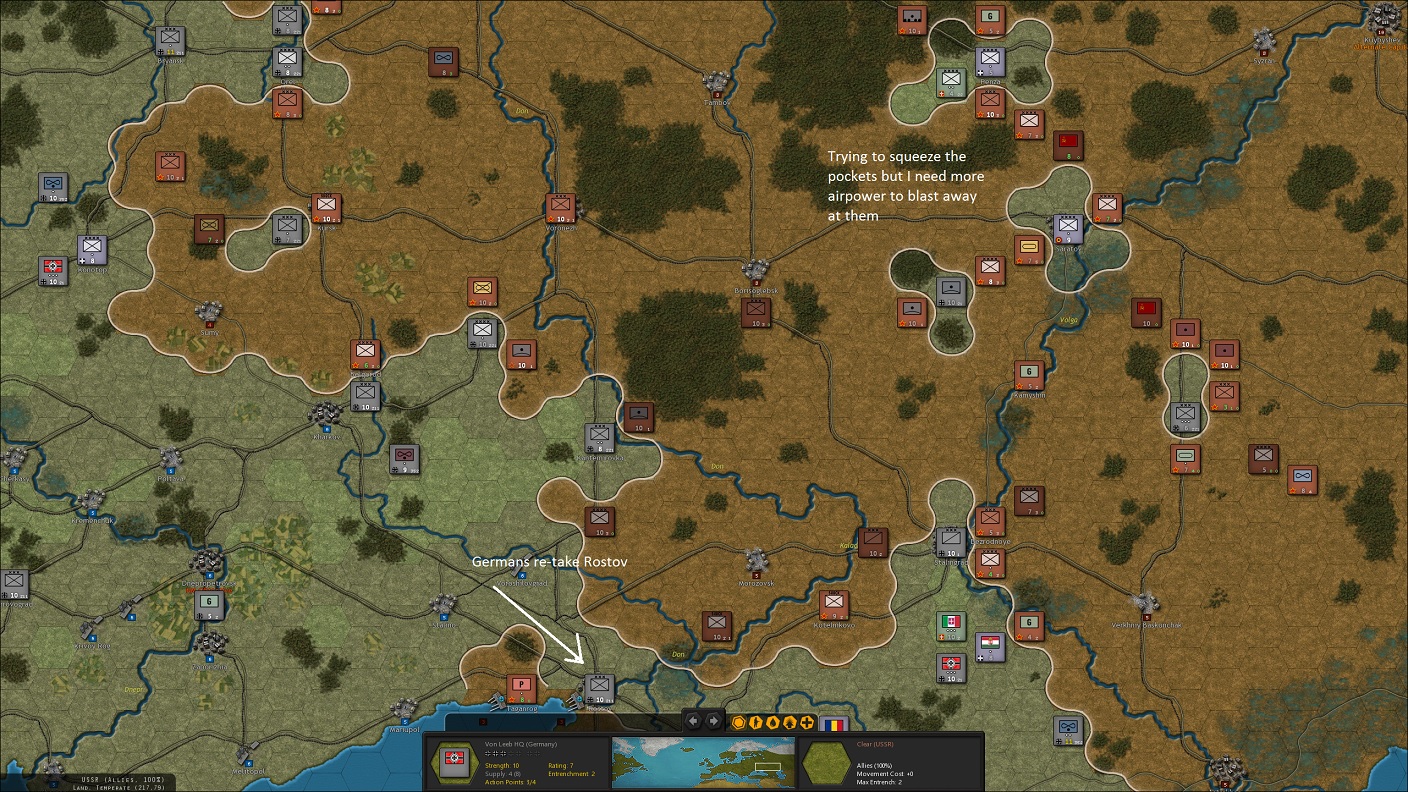Click the Soviet air unit counter near Konotop
The image size is (1408, 792).
click(x=52, y=187)
